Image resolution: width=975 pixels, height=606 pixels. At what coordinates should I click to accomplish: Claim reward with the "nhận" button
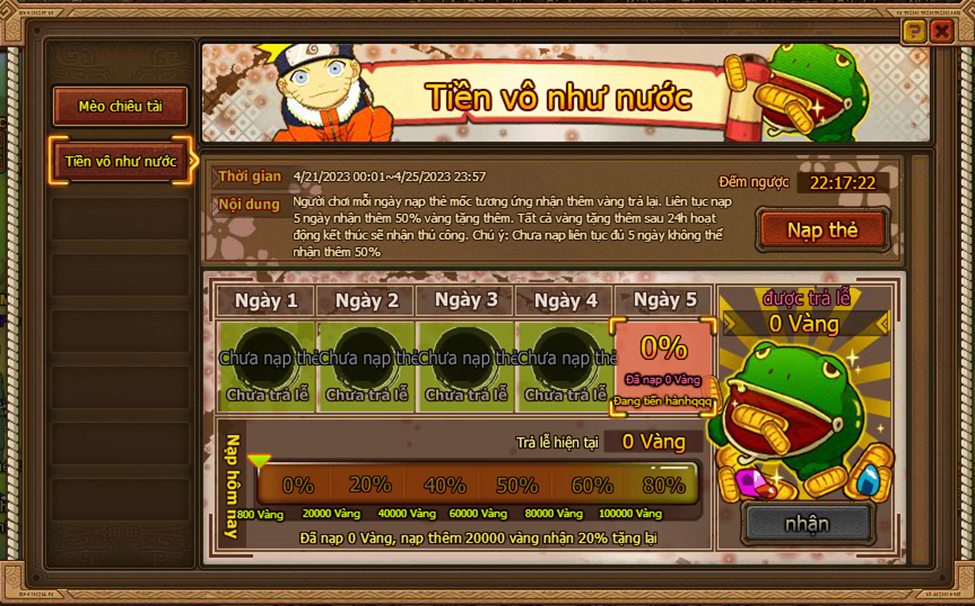click(x=806, y=523)
